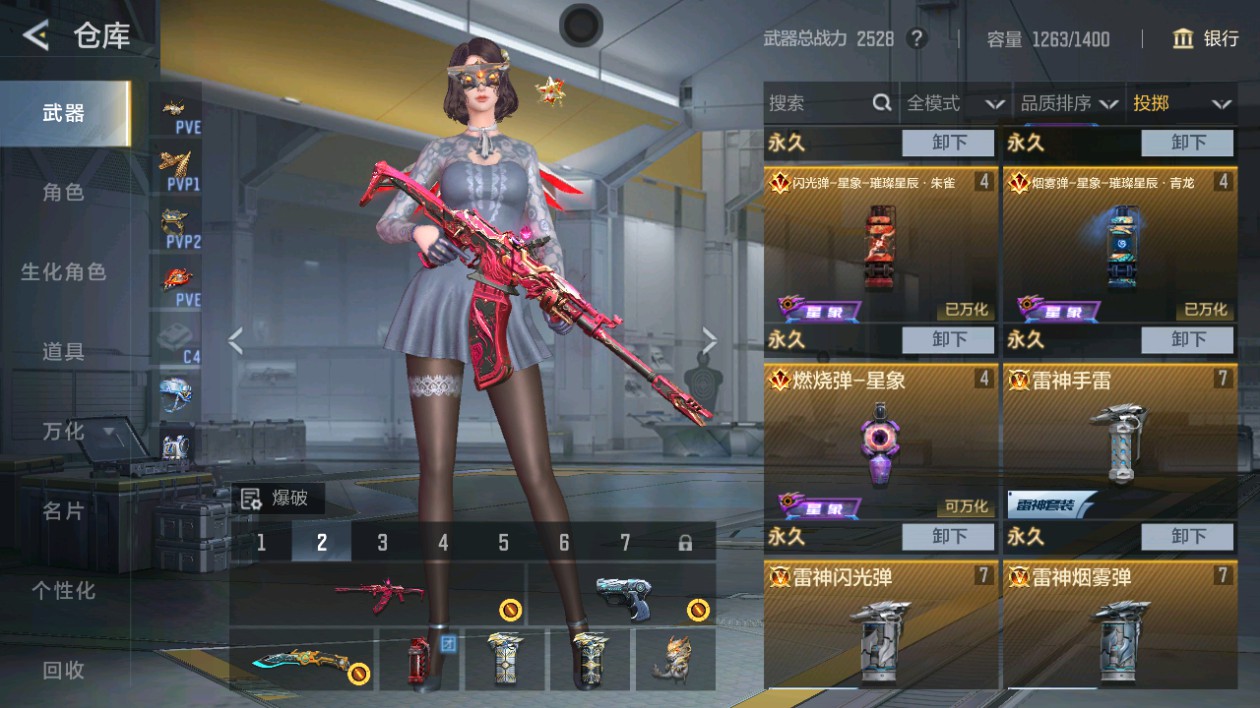
Task: Choose the 雷神烟雾弹 item card
Action: pyautogui.click(x=1120, y=625)
